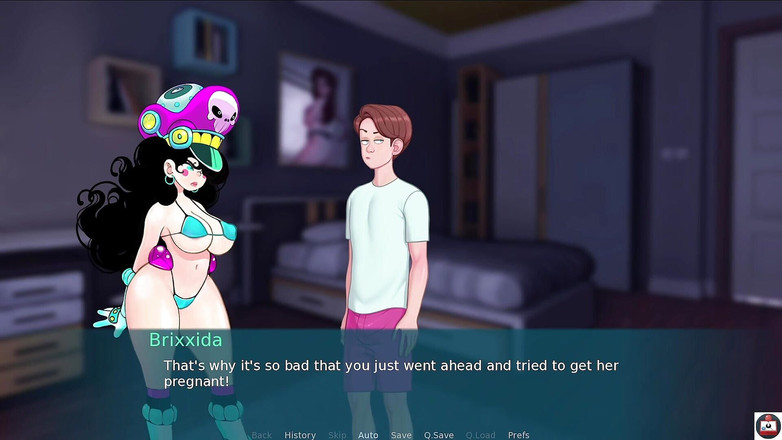Go Back to previous dialogue line
The height and width of the screenshot is (440, 782).
[262, 435]
